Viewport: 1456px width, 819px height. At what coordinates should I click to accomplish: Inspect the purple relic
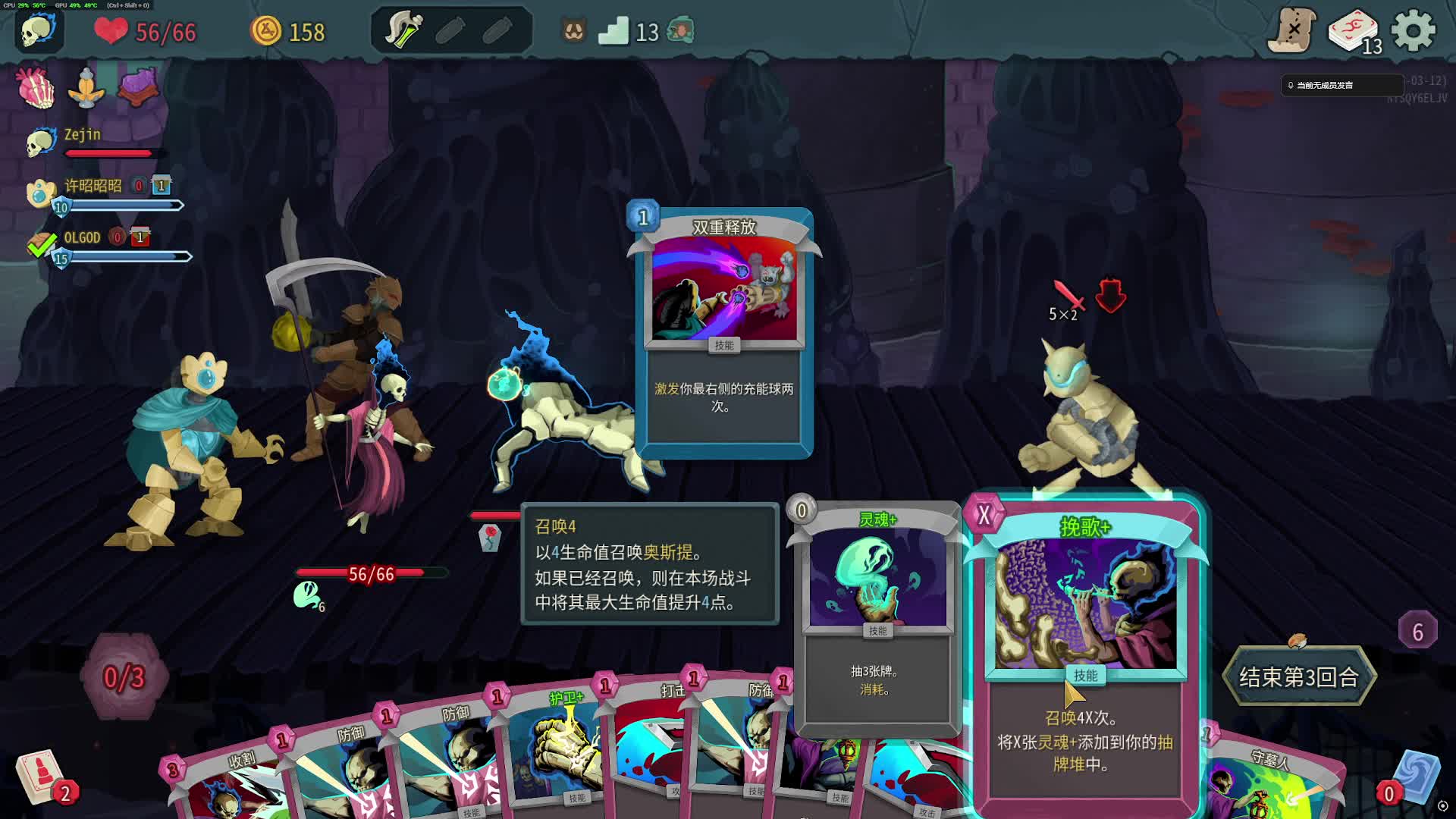coord(138,86)
